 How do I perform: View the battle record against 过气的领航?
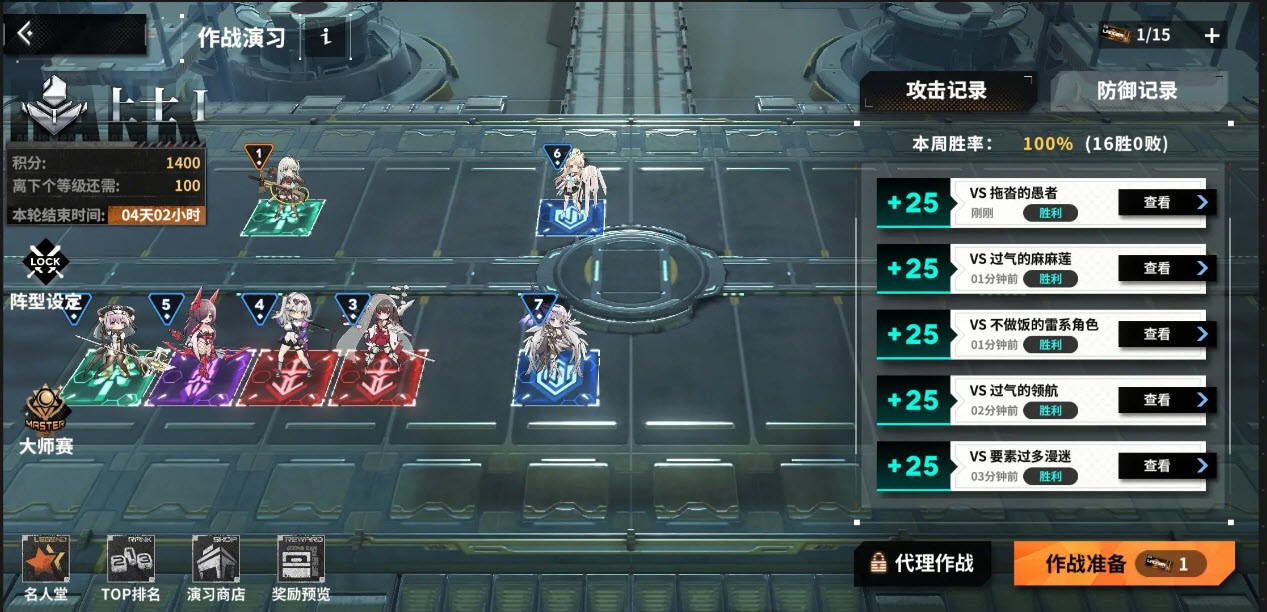[x=1165, y=400]
